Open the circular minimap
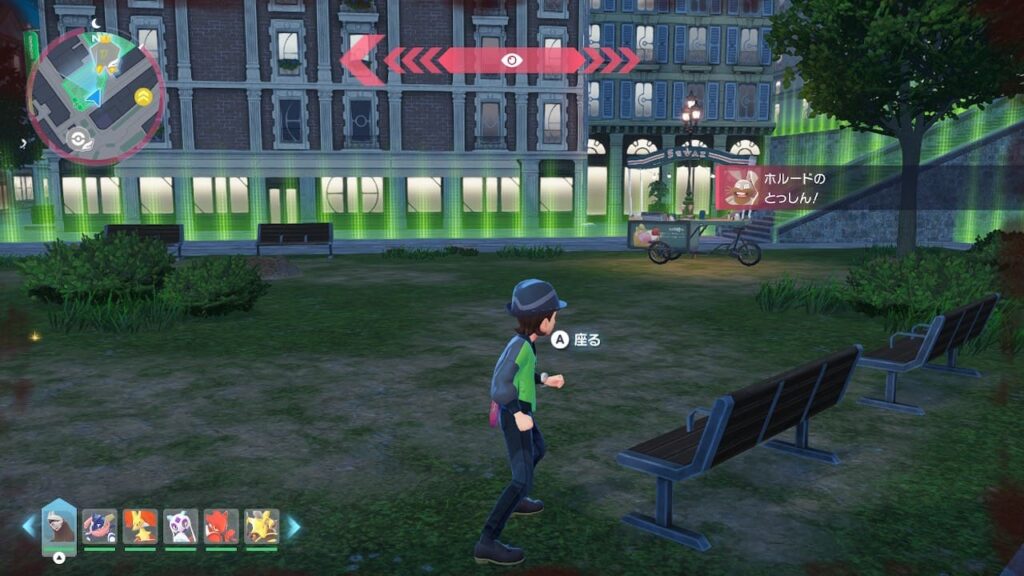The width and height of the screenshot is (1024, 576). coord(95,97)
